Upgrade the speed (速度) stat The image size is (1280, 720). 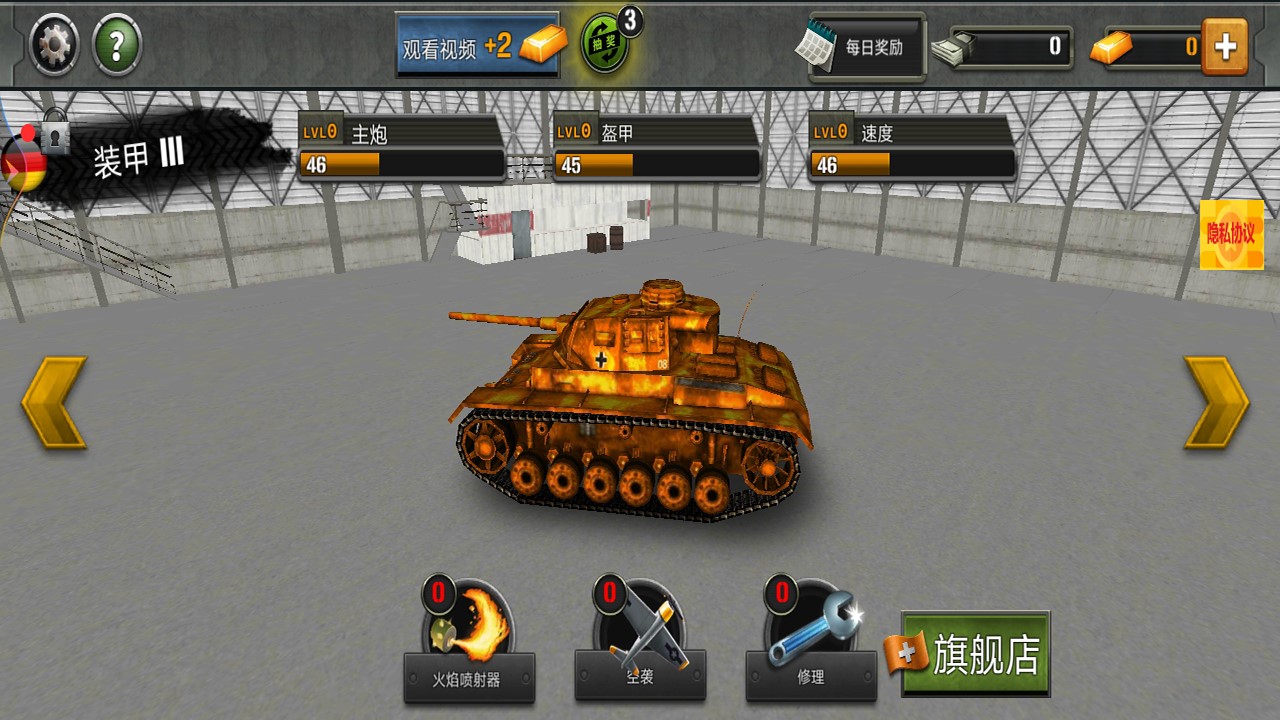coord(912,148)
